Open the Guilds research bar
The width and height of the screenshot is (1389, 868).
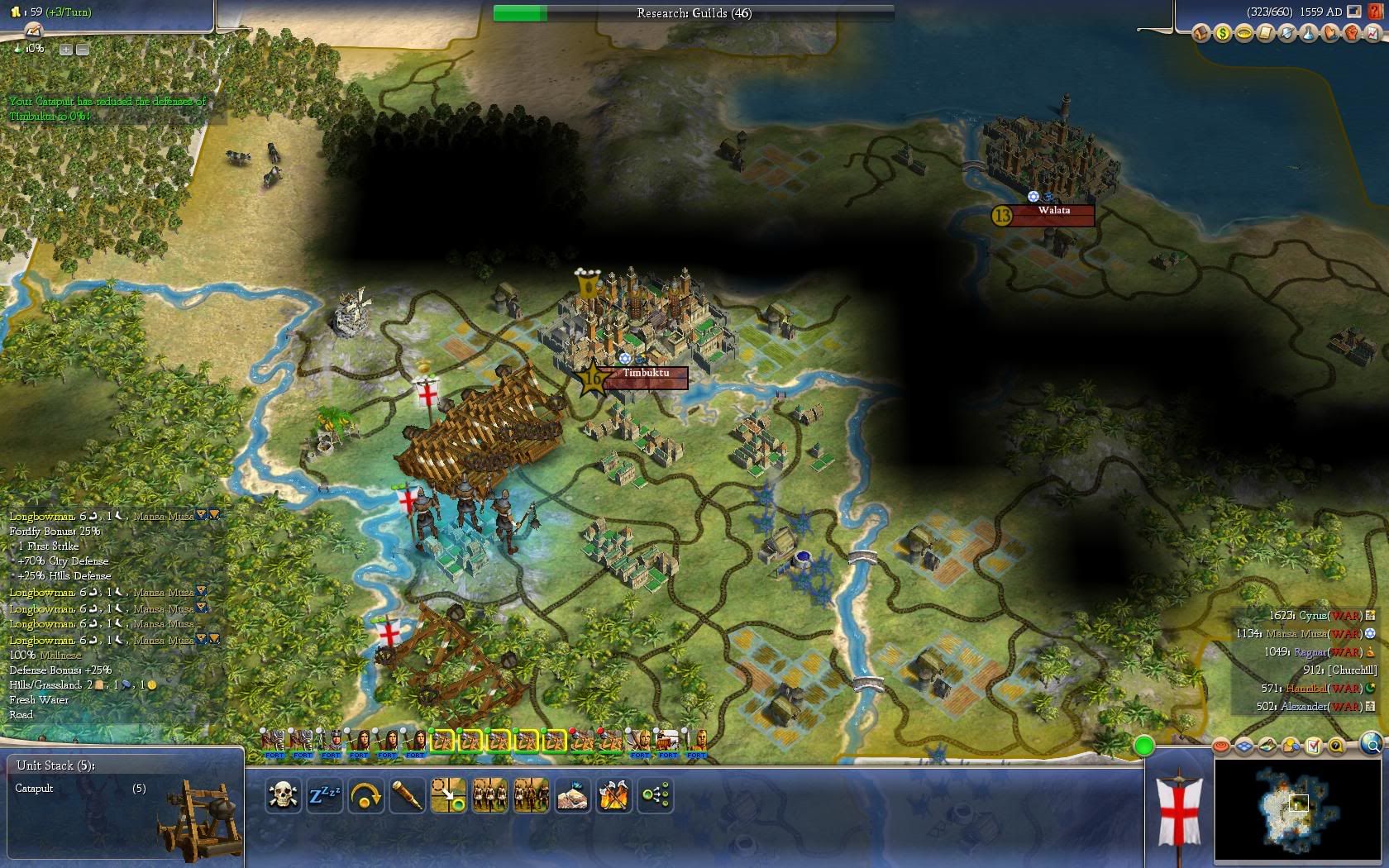694,13
